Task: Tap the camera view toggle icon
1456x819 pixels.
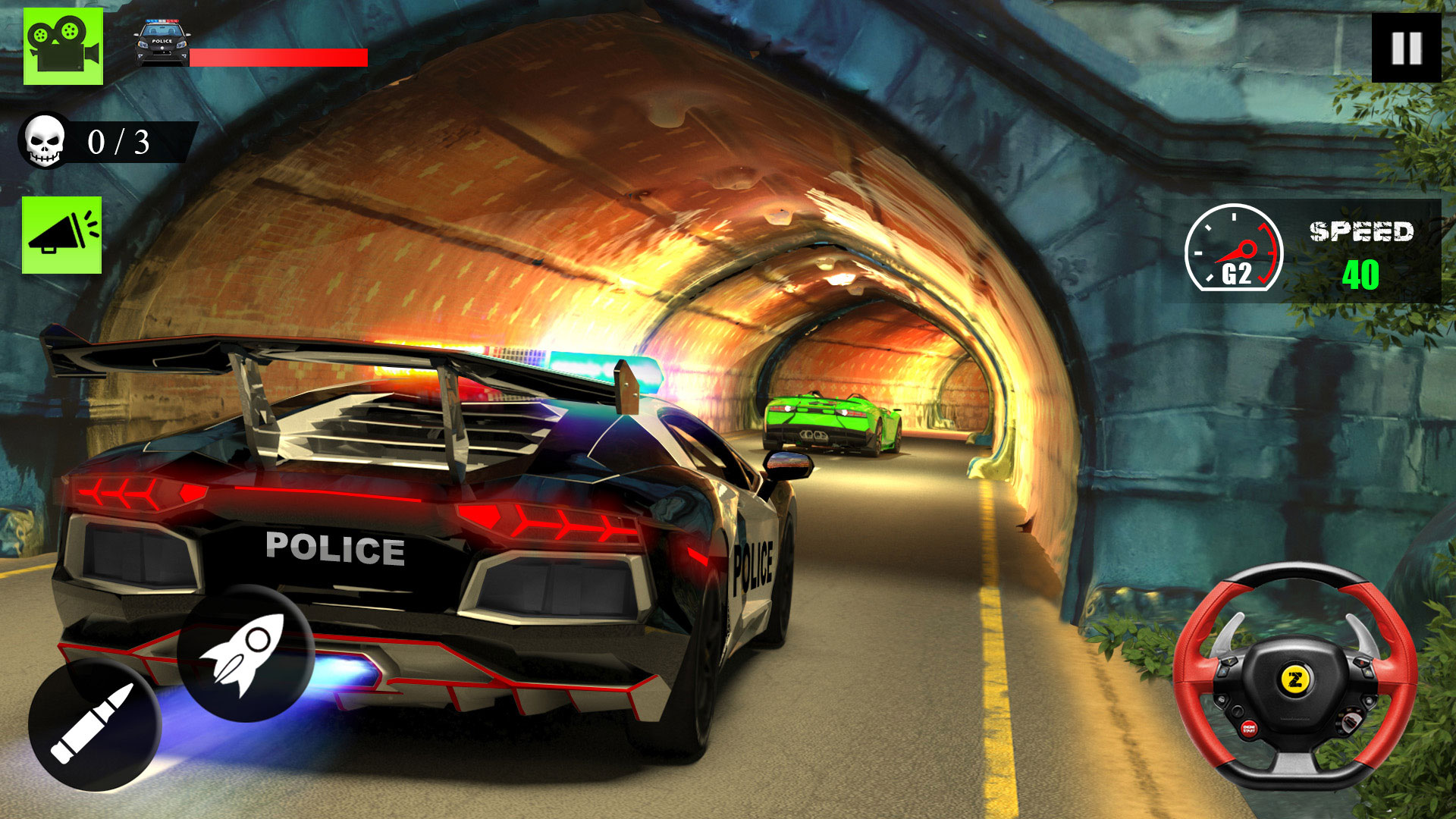Action: point(62,43)
